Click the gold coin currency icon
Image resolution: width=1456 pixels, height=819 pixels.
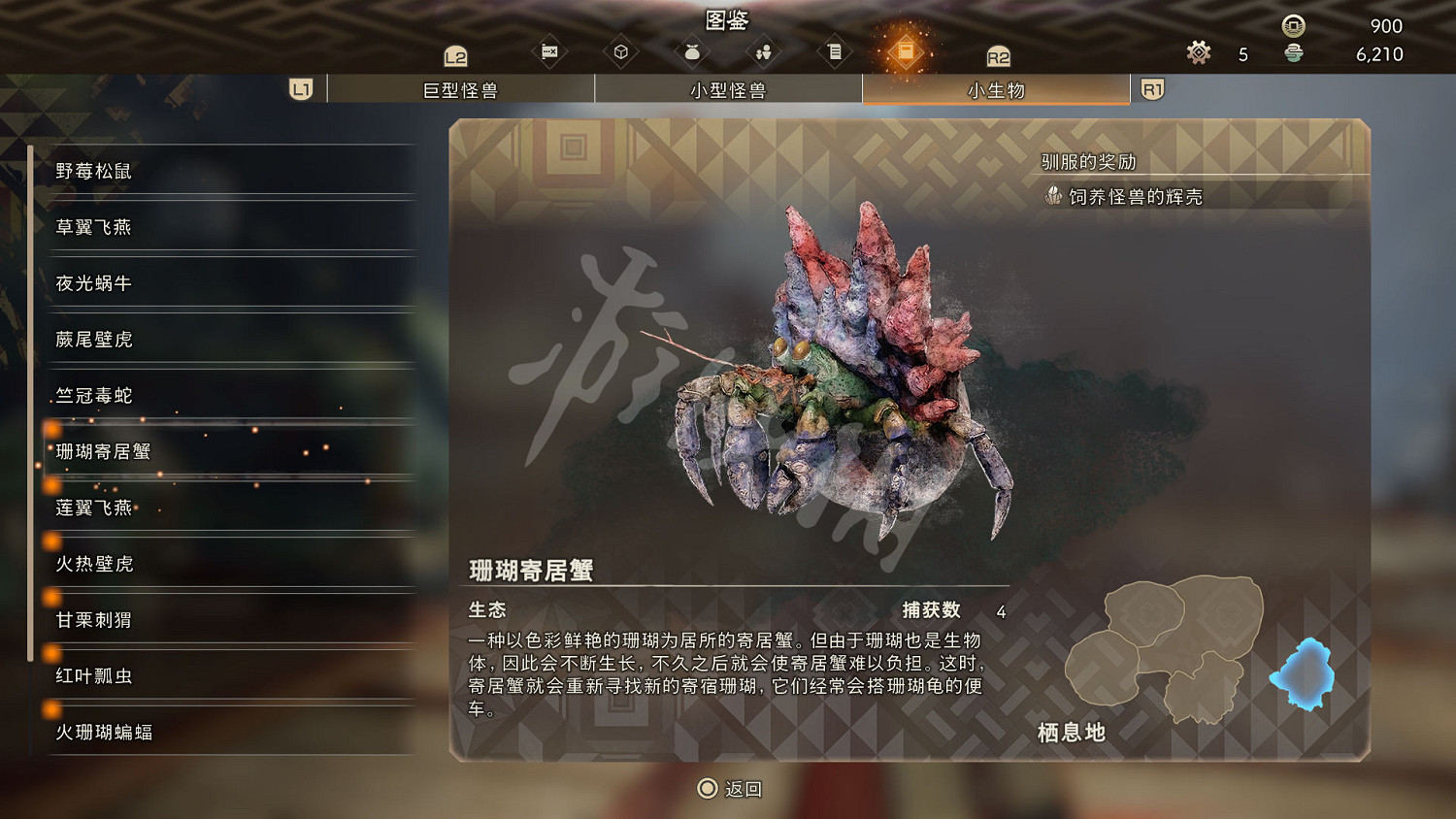click(1294, 26)
